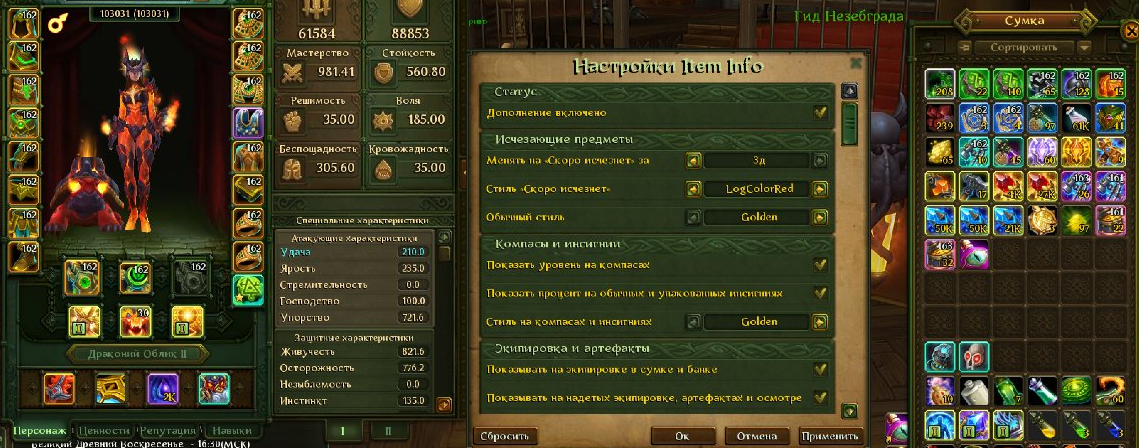This screenshot has width=1139, height=448.
Task: Toggle 'Показать уровень на компасах' checkbox
Action: tap(820, 265)
